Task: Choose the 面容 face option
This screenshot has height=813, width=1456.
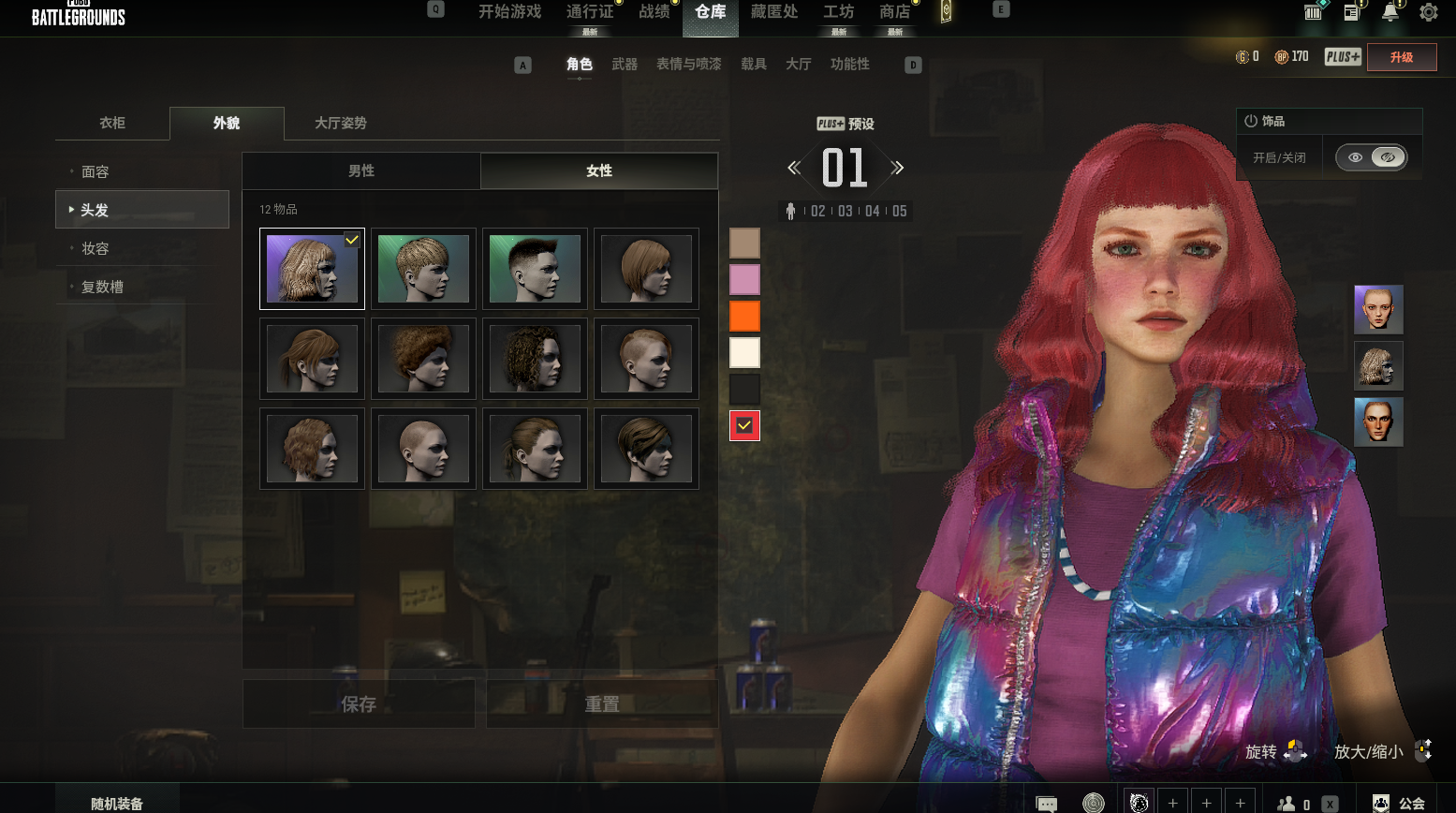Action: click(x=96, y=171)
